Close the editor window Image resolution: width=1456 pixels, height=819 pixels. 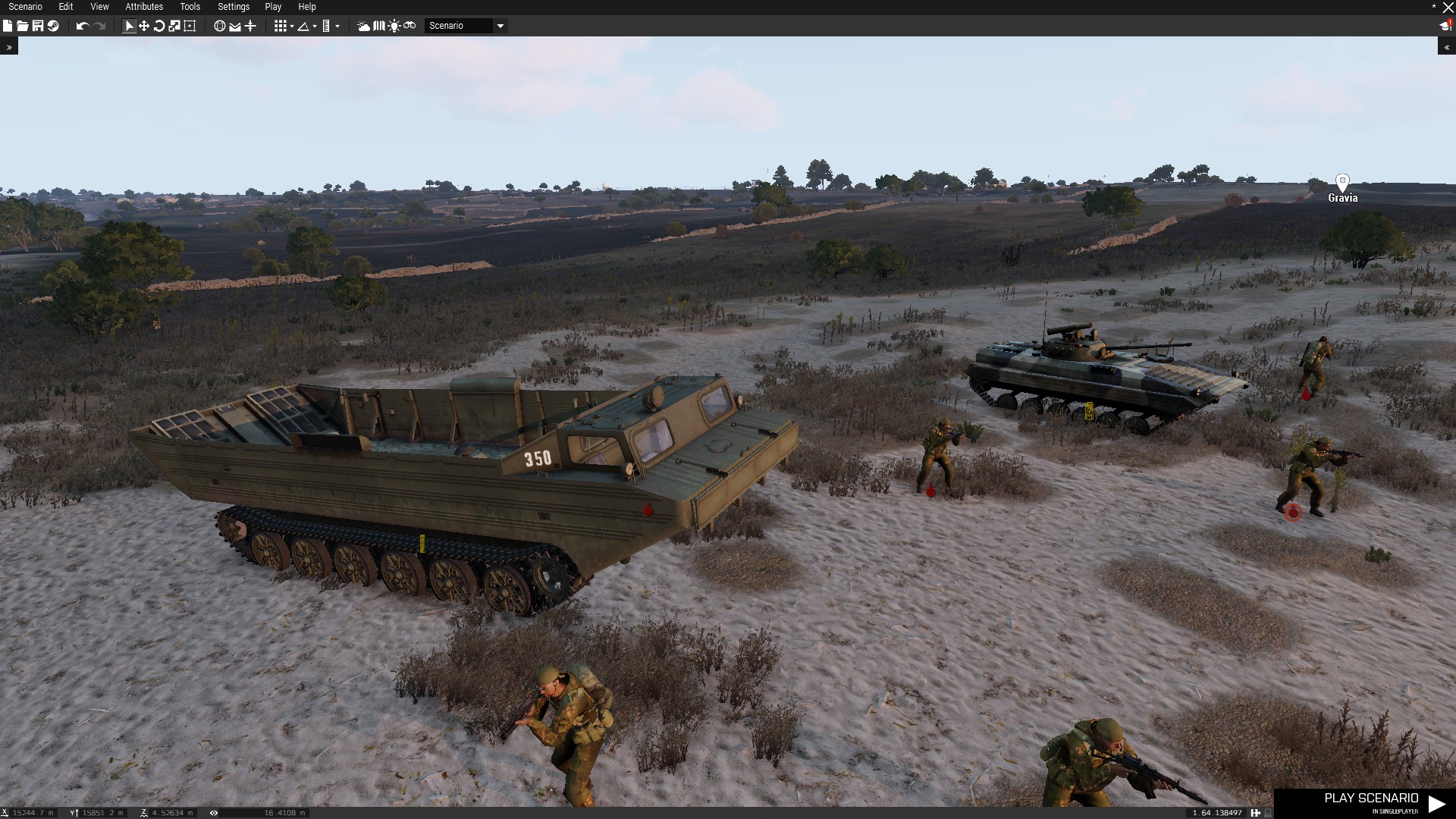point(1448,8)
